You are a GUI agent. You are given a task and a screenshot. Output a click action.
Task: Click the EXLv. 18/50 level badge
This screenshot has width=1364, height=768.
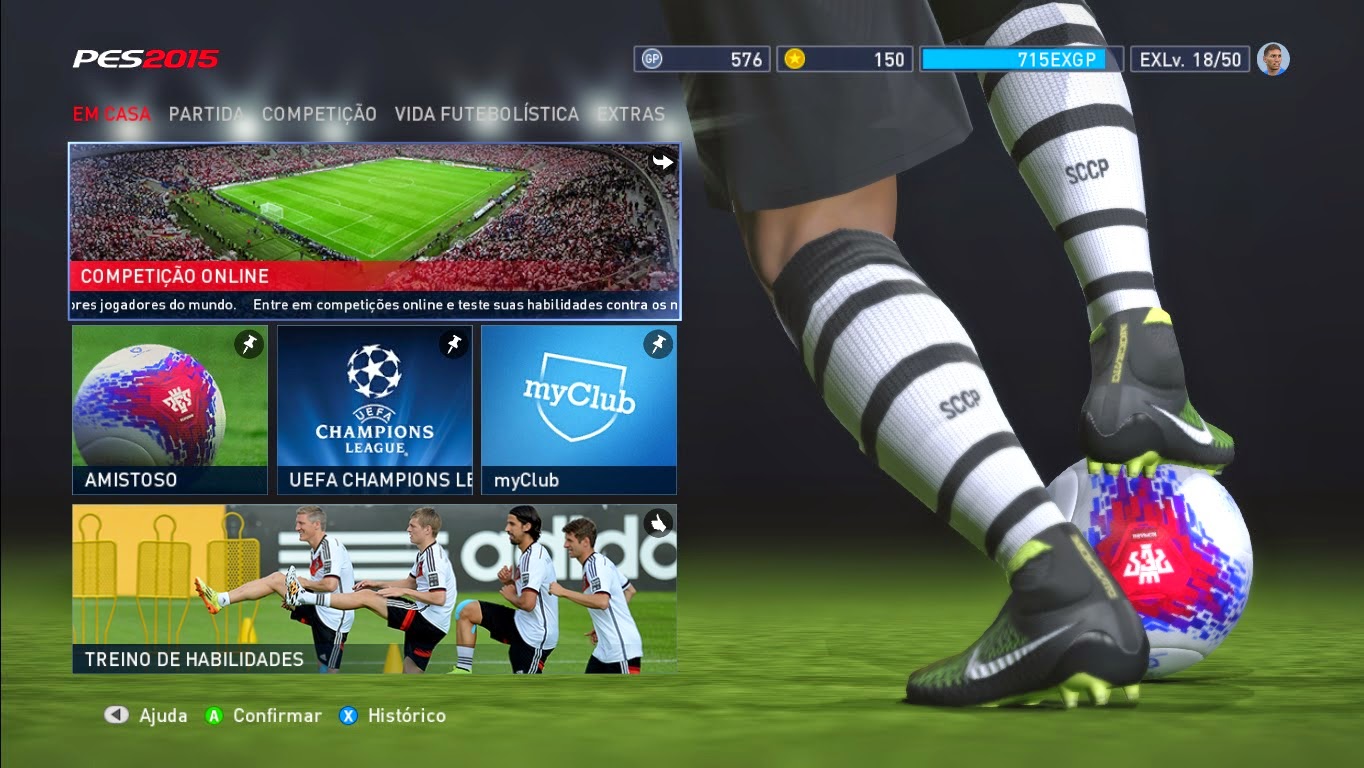pos(1190,59)
